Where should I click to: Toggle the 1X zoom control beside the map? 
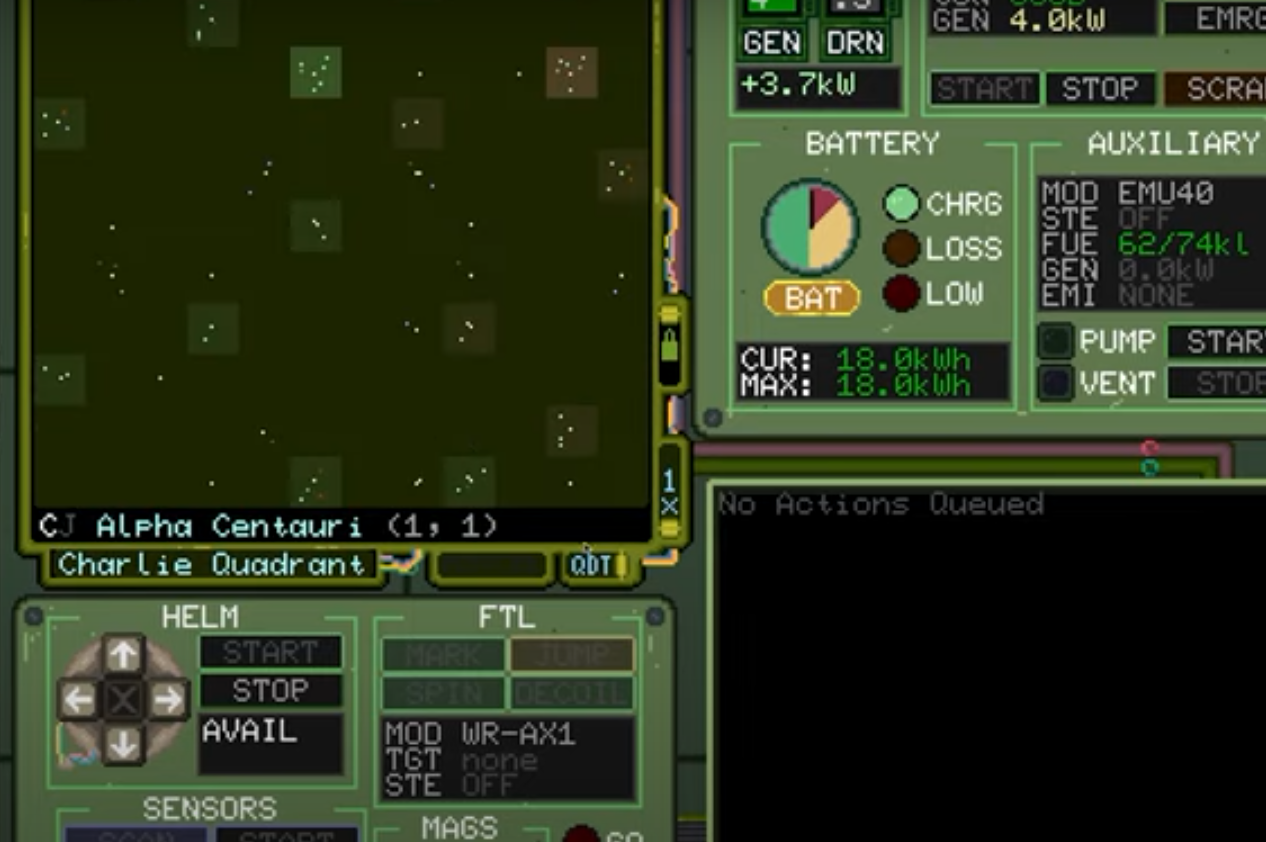[x=669, y=494]
